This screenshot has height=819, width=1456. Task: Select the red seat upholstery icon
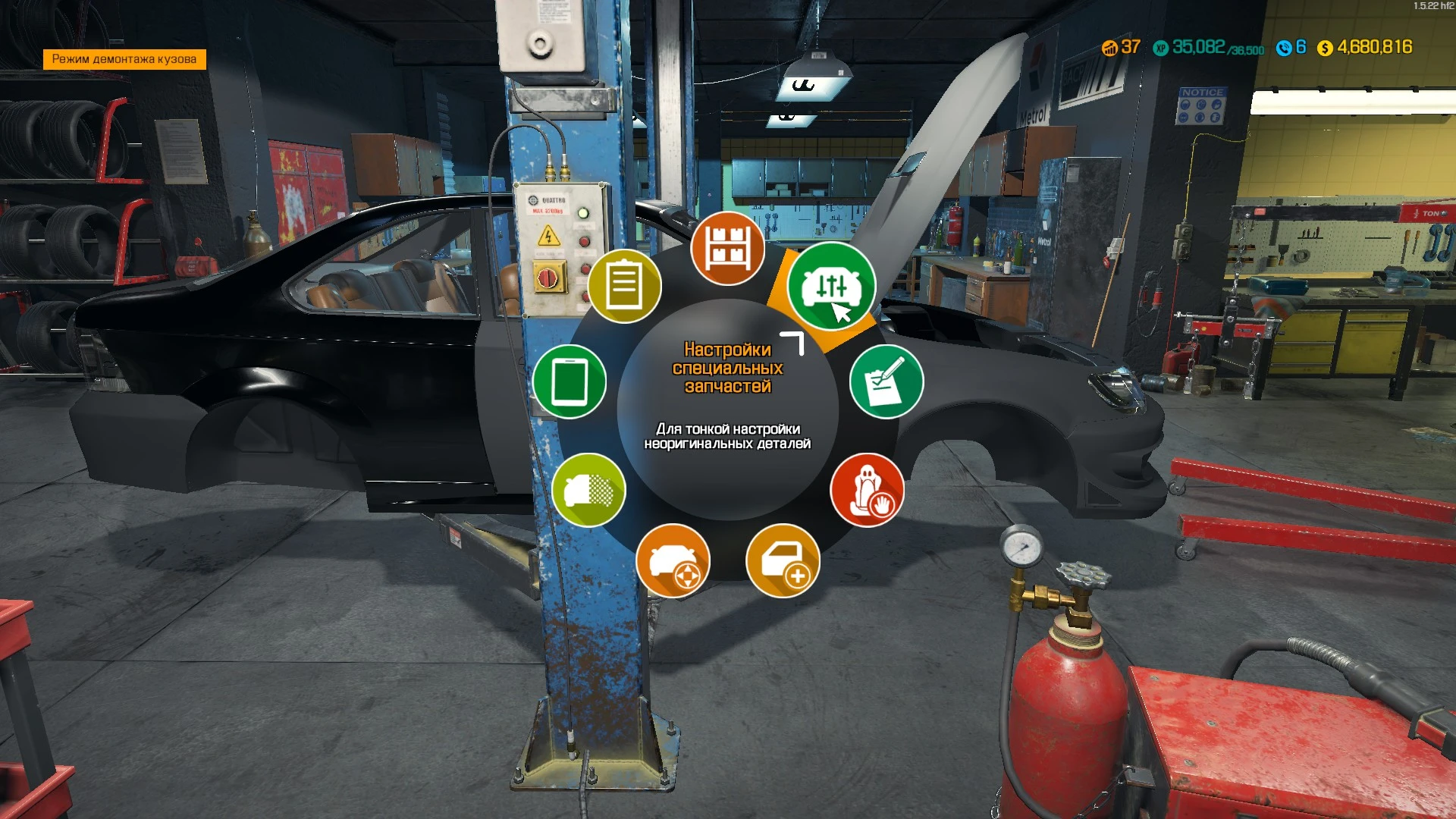point(869,491)
